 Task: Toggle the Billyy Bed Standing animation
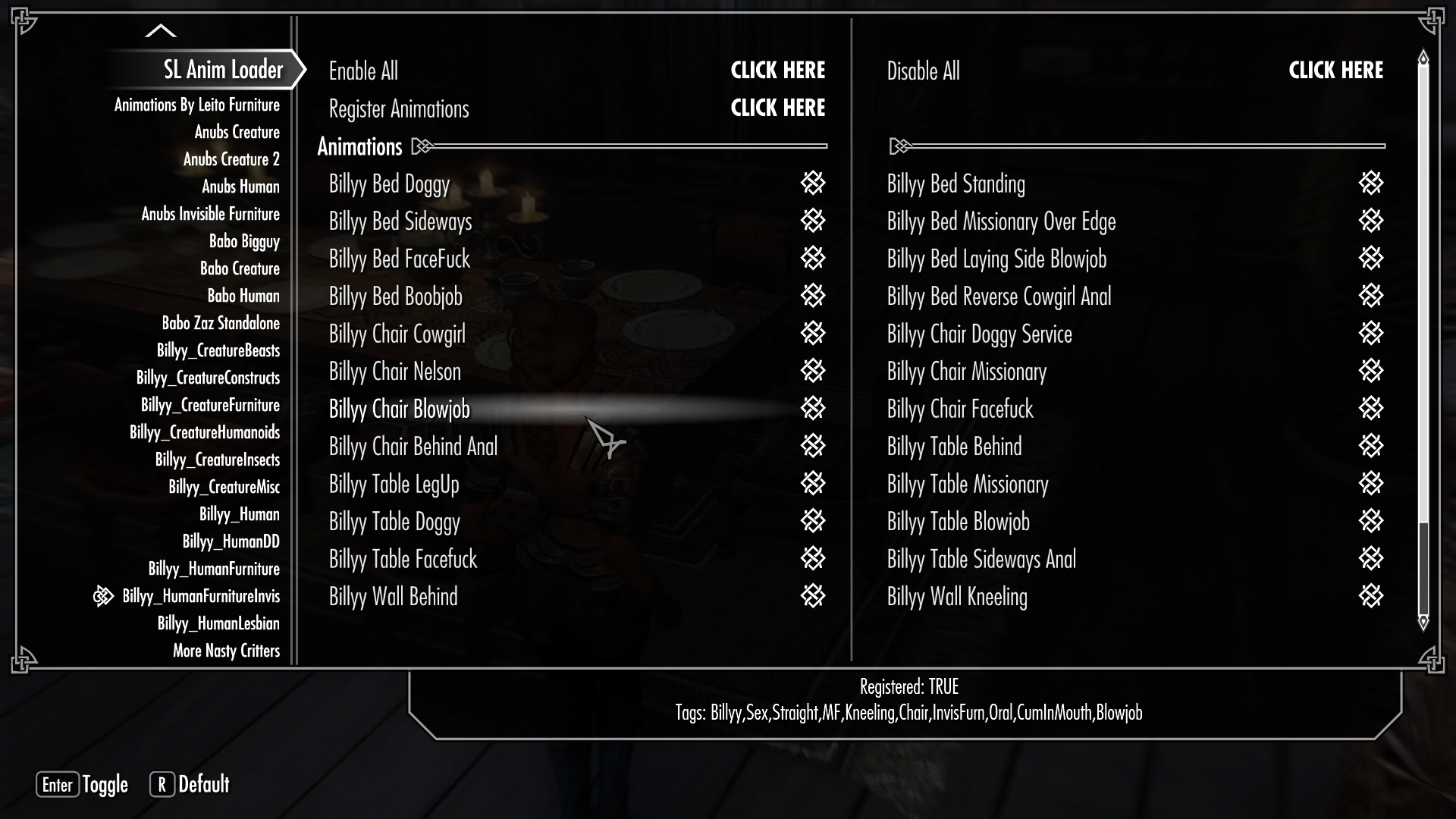point(1371,184)
